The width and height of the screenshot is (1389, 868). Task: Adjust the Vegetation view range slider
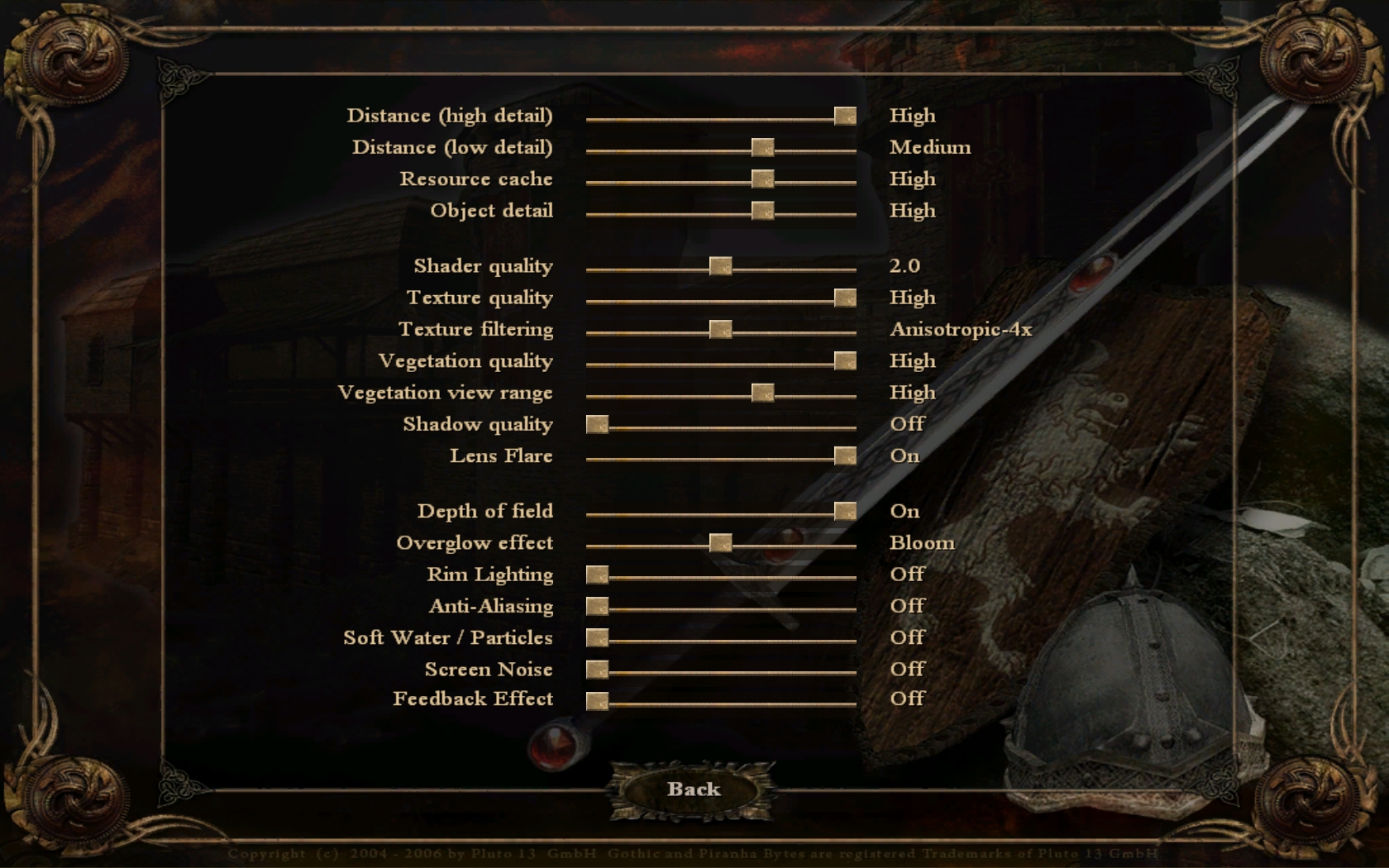(762, 393)
